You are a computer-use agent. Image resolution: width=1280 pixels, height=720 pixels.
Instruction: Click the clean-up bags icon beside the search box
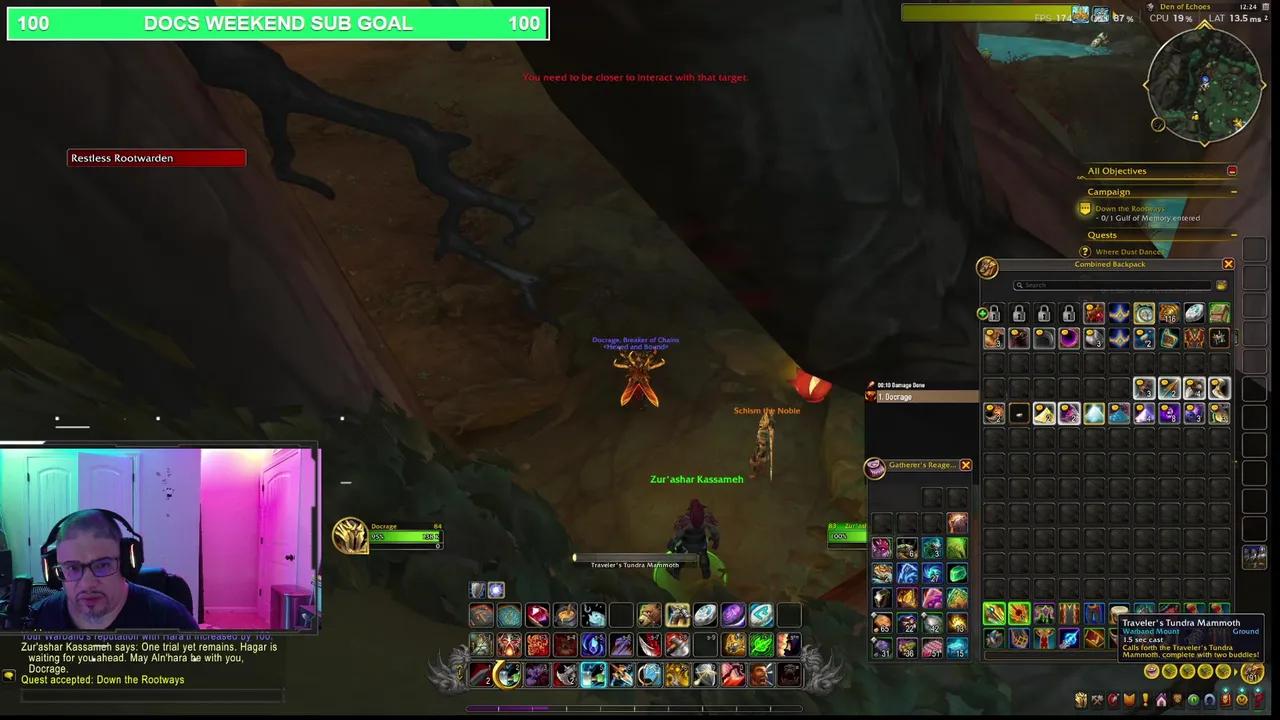[1222, 285]
